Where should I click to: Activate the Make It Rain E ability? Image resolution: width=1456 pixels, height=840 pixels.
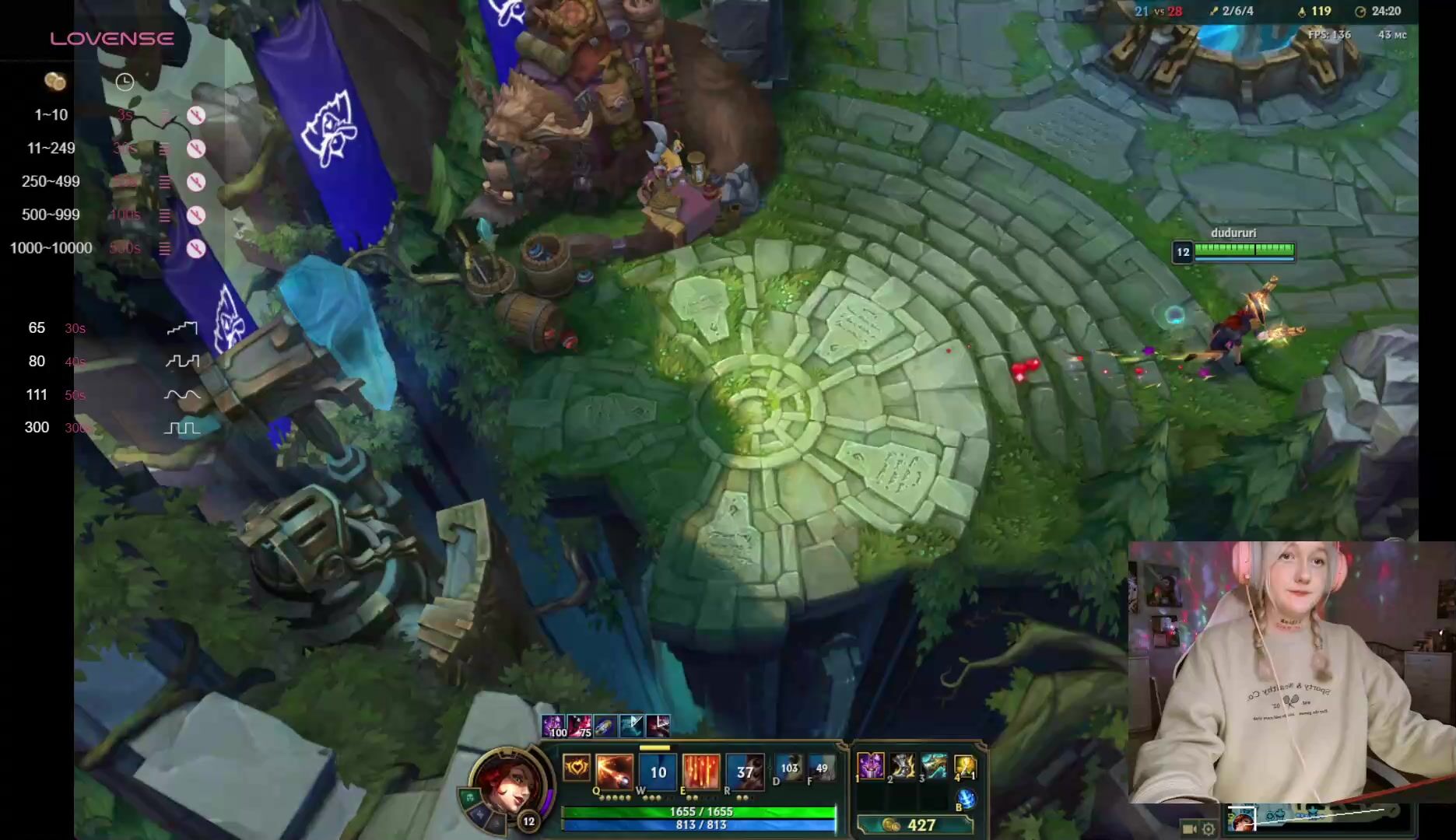(701, 771)
